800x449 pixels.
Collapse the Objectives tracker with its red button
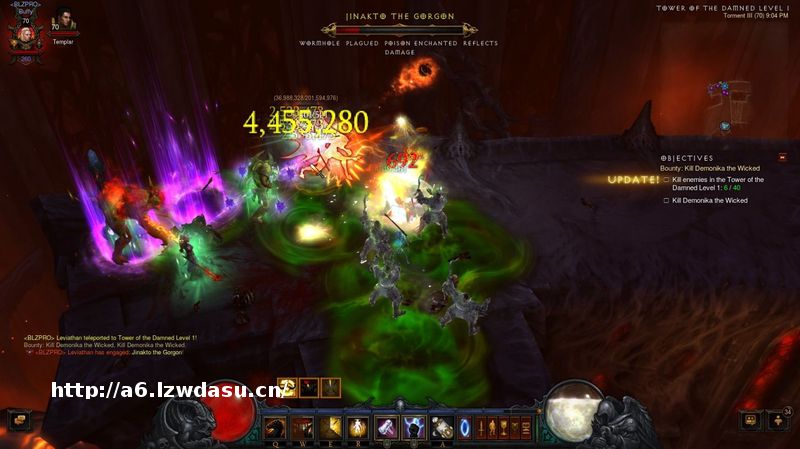[782, 157]
